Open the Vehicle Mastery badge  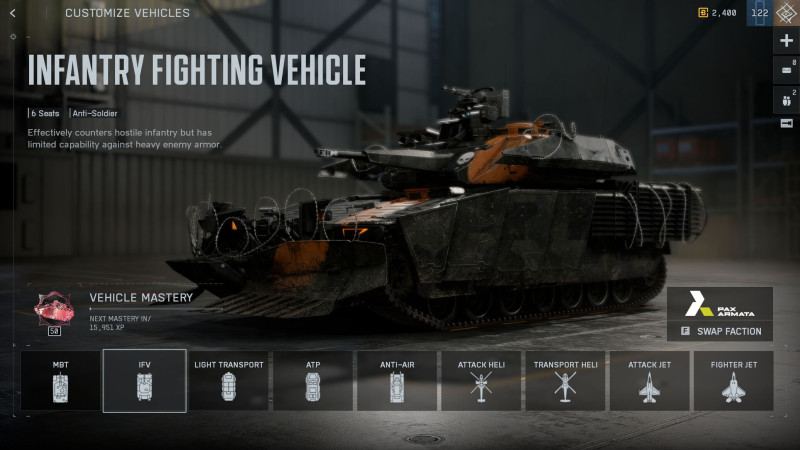click(54, 309)
